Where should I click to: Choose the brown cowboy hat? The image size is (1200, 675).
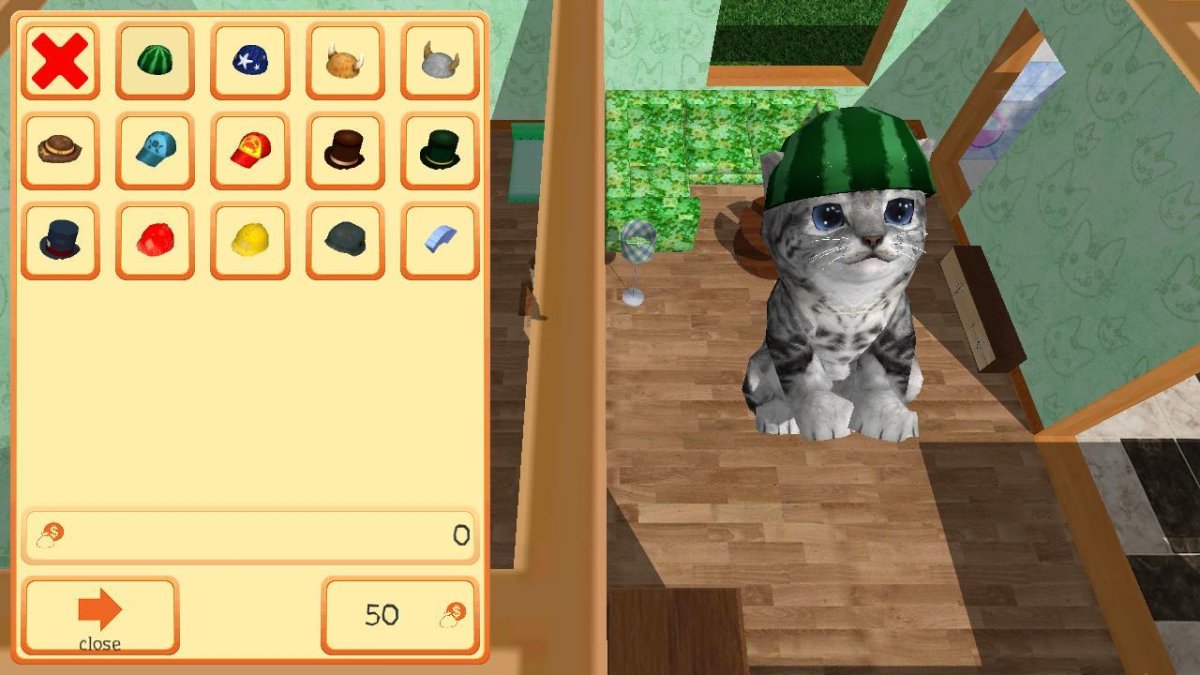coord(60,151)
